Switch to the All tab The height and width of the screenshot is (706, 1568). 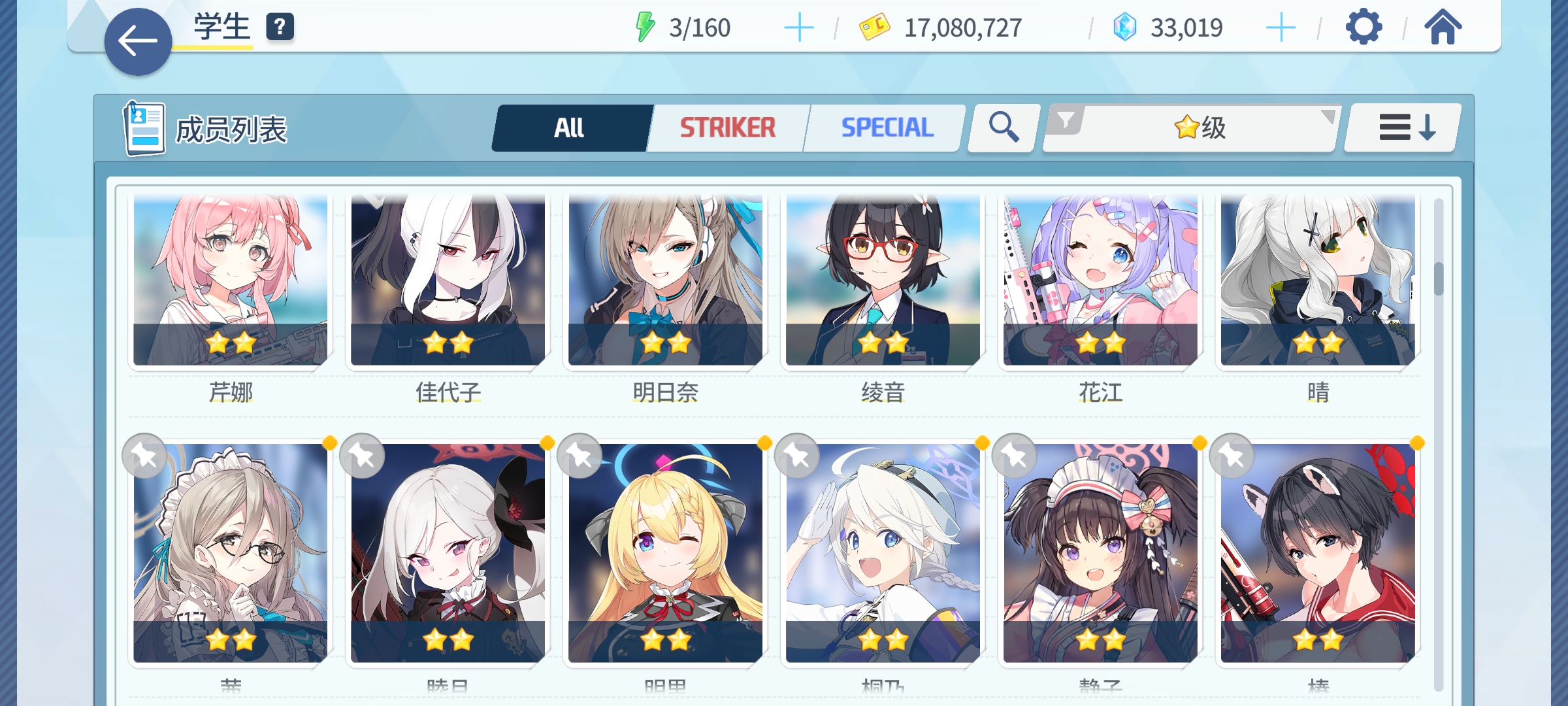570,128
